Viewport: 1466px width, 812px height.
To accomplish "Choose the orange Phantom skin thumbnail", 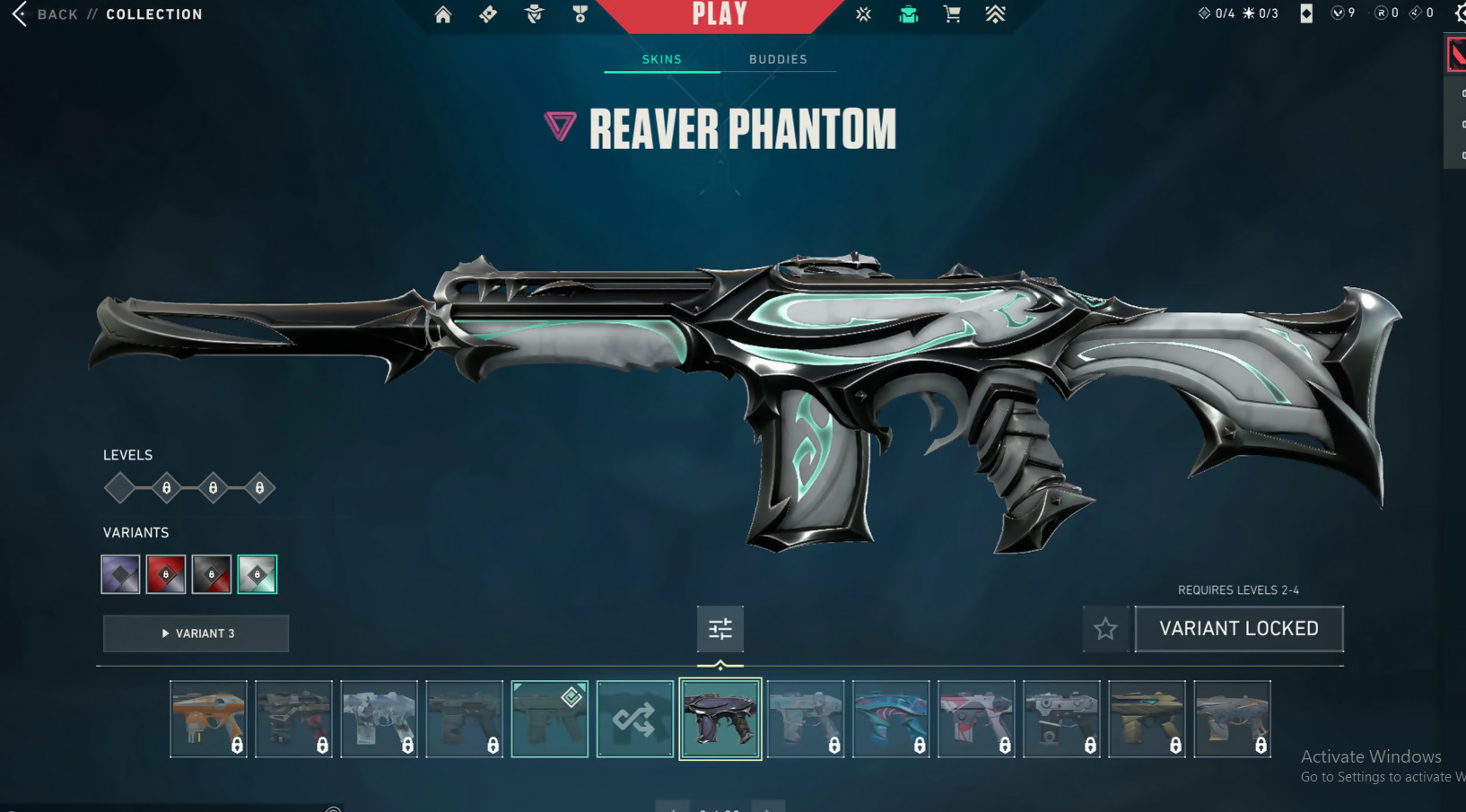I will point(208,719).
